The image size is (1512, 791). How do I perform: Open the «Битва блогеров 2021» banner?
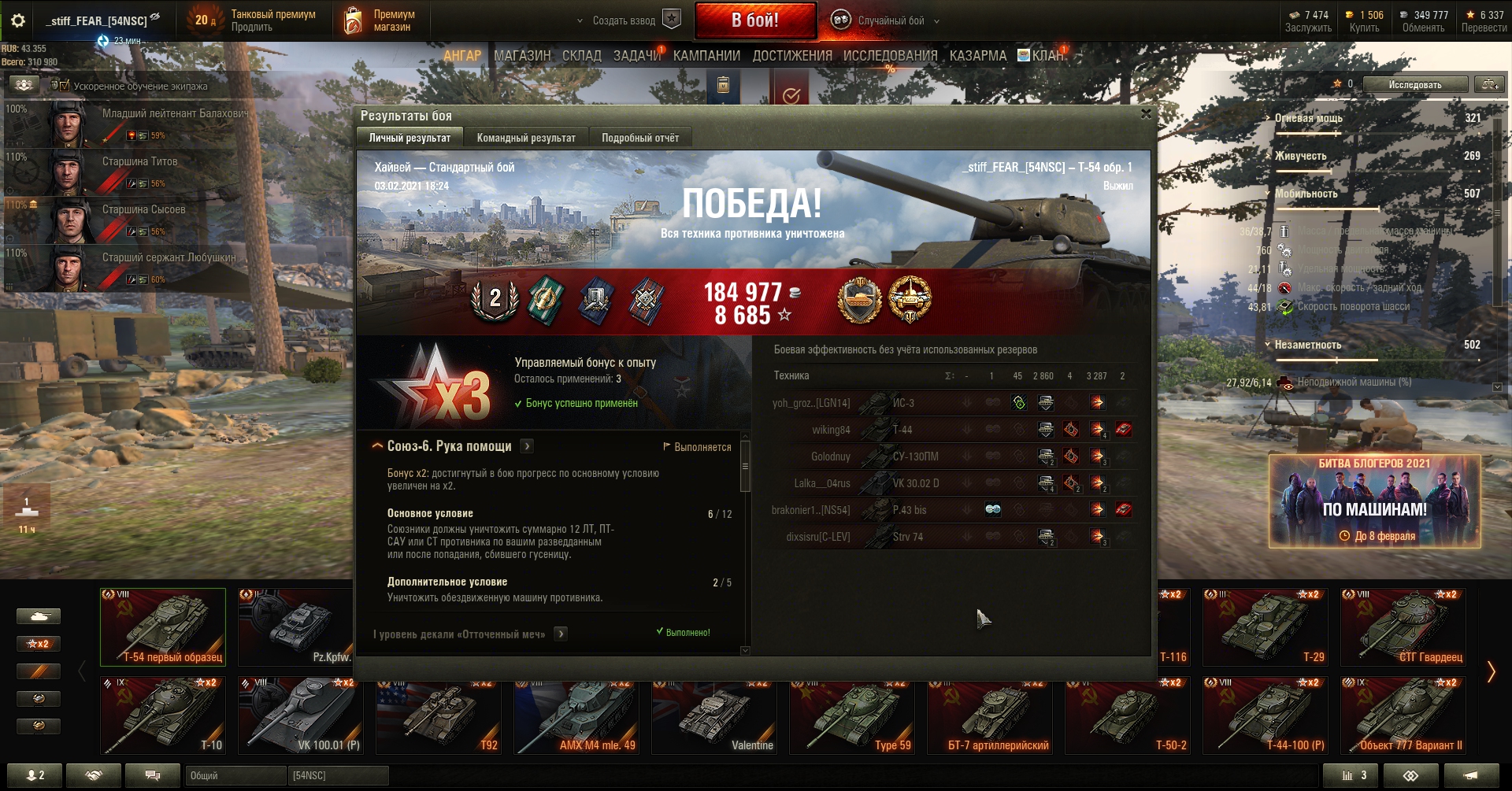tap(1374, 501)
